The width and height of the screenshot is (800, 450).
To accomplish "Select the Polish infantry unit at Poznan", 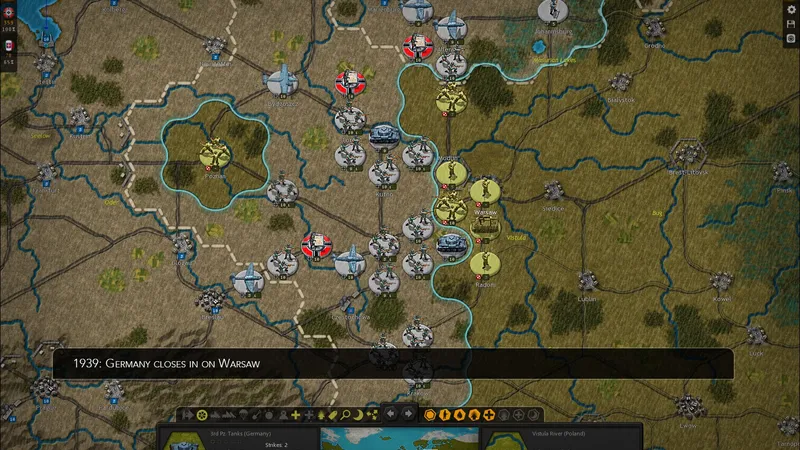I will click(211, 154).
